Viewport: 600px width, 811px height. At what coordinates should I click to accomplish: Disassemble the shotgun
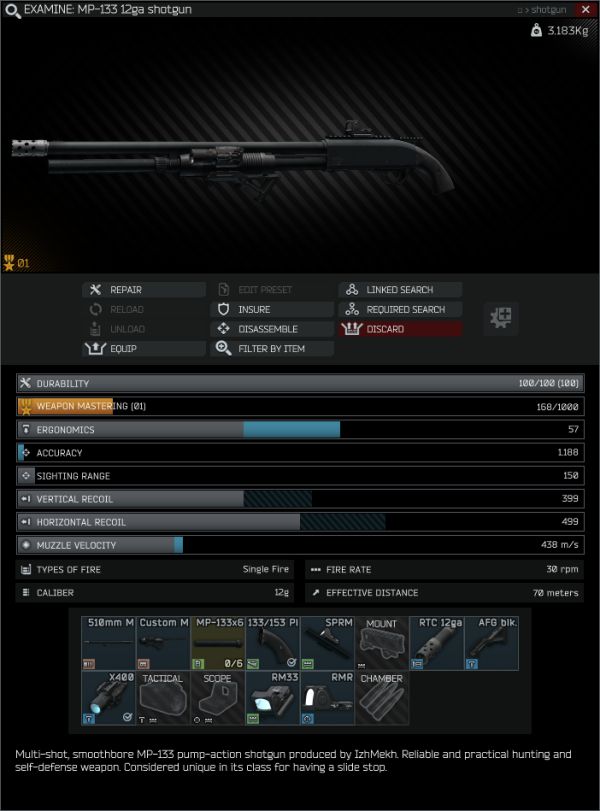(272, 329)
